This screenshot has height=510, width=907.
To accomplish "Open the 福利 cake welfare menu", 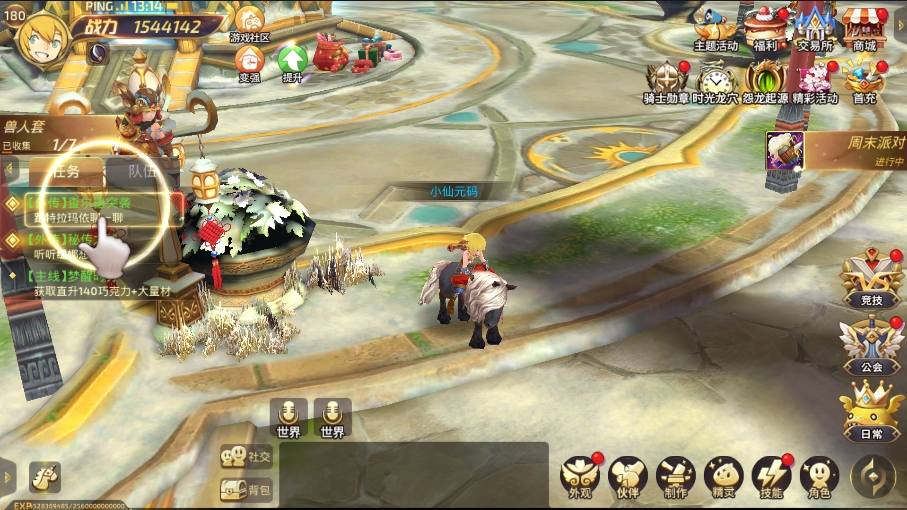I will [766, 27].
